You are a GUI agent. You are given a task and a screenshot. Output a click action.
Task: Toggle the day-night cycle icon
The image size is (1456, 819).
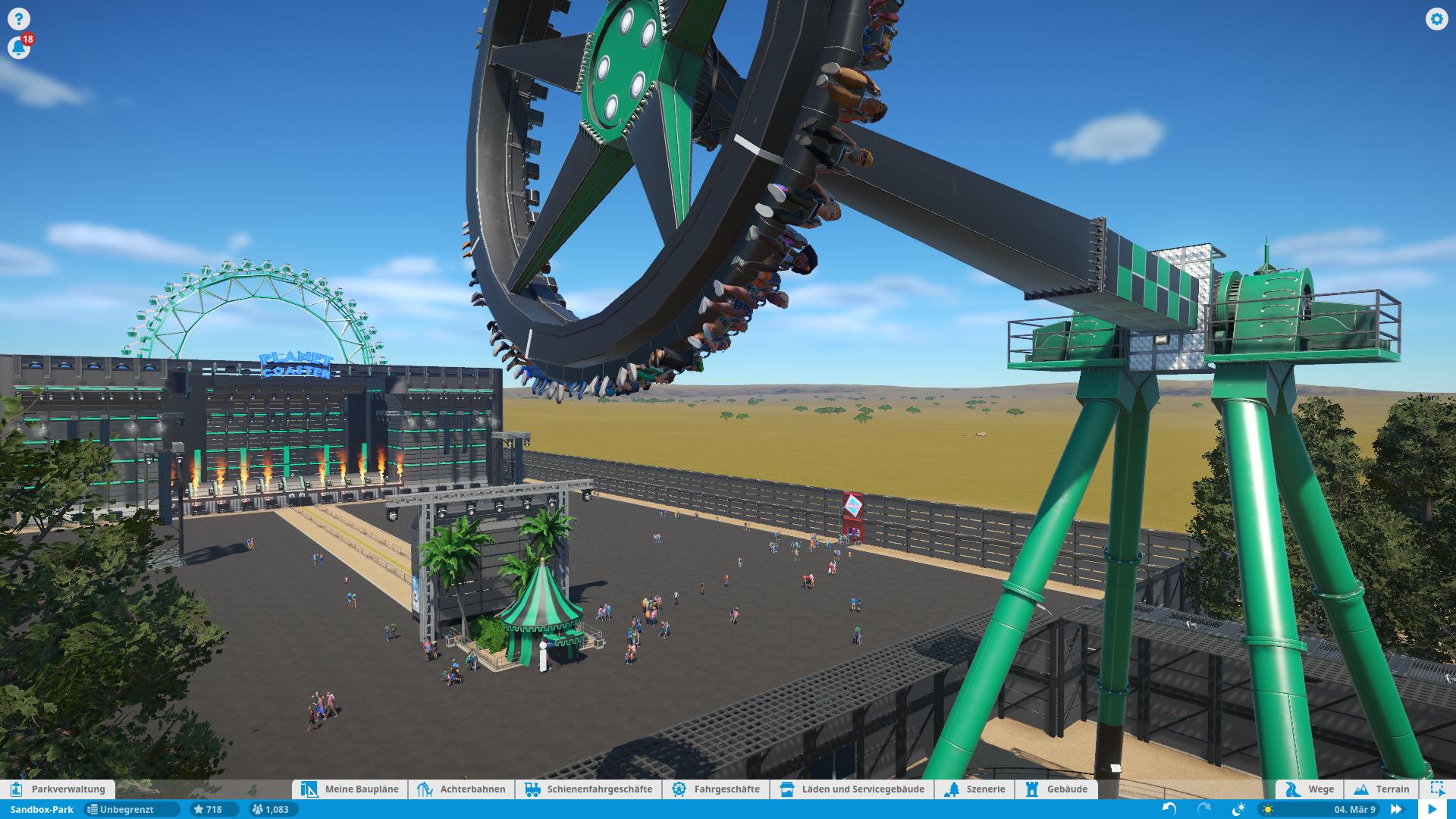click(x=1239, y=809)
